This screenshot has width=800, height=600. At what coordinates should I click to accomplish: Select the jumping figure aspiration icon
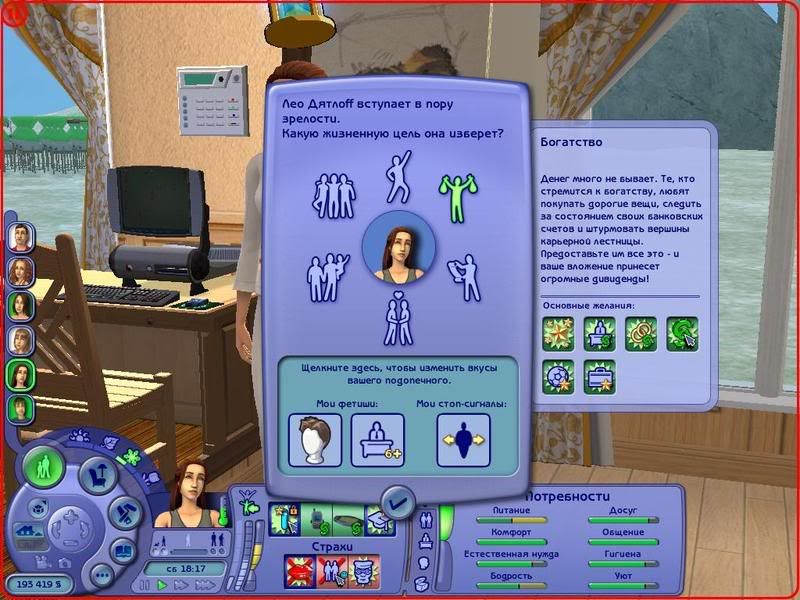click(399, 174)
